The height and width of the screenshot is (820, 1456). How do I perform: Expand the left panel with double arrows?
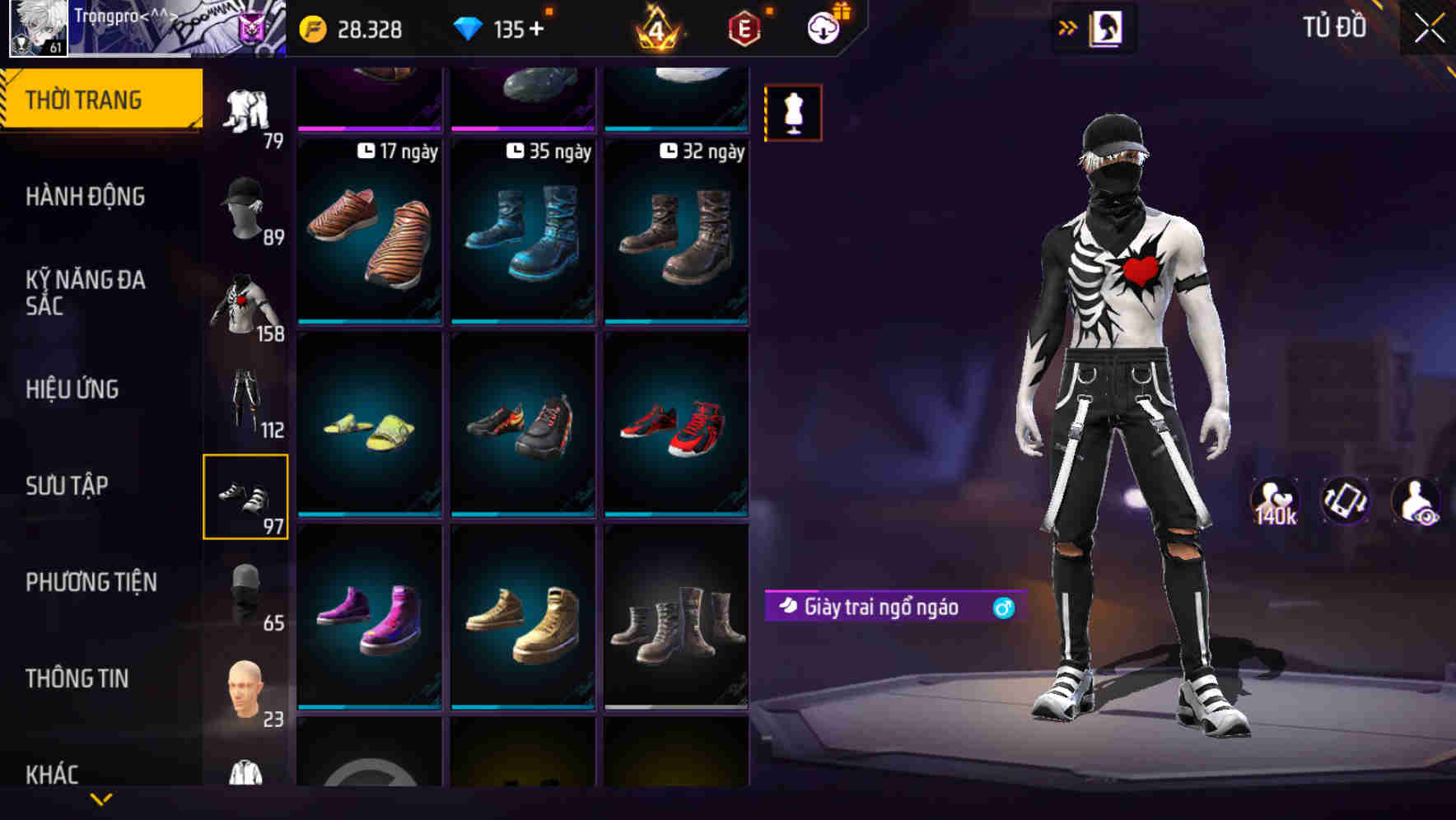point(1068,27)
